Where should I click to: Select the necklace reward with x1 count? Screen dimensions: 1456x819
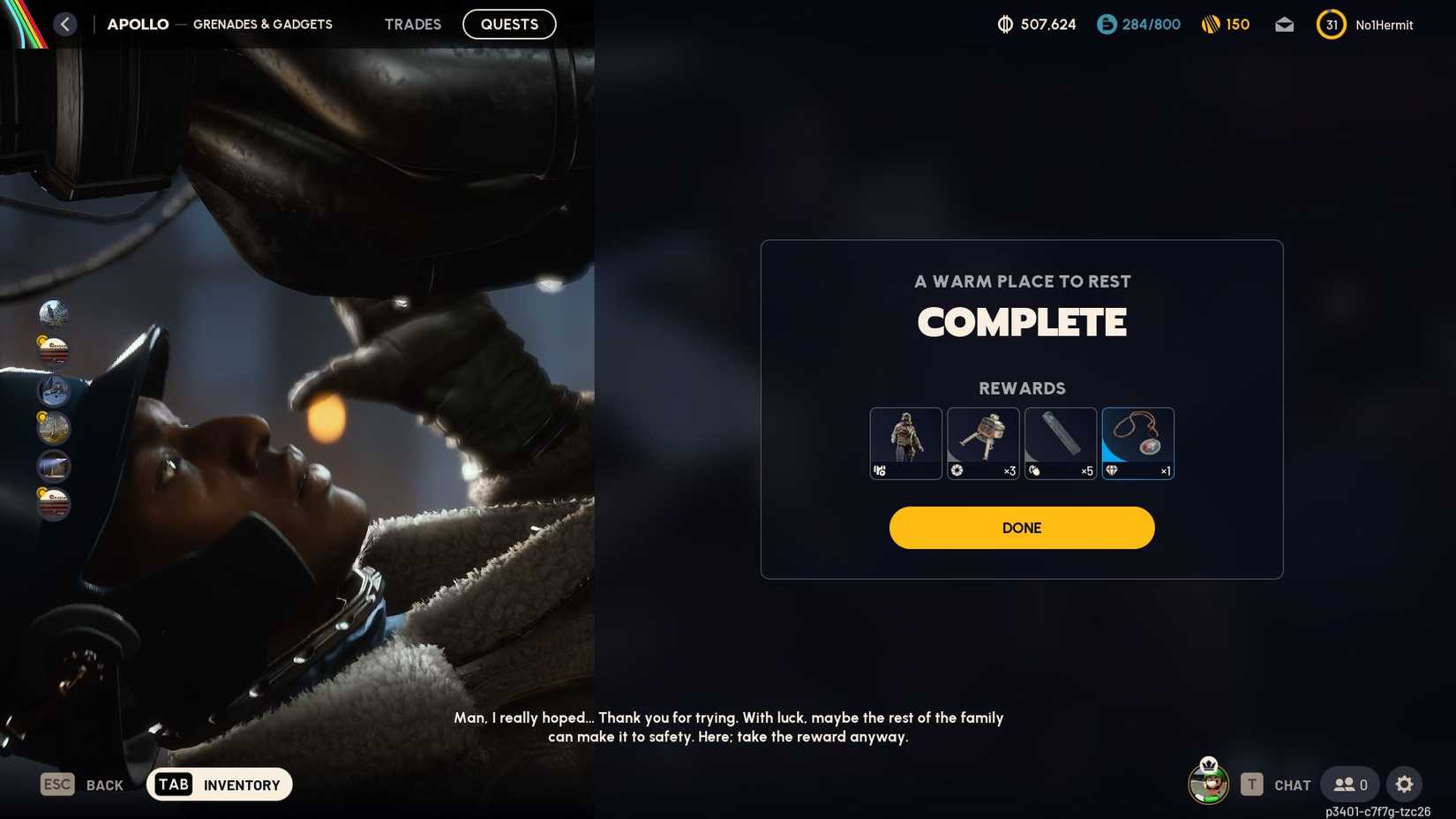pyautogui.click(x=1137, y=441)
